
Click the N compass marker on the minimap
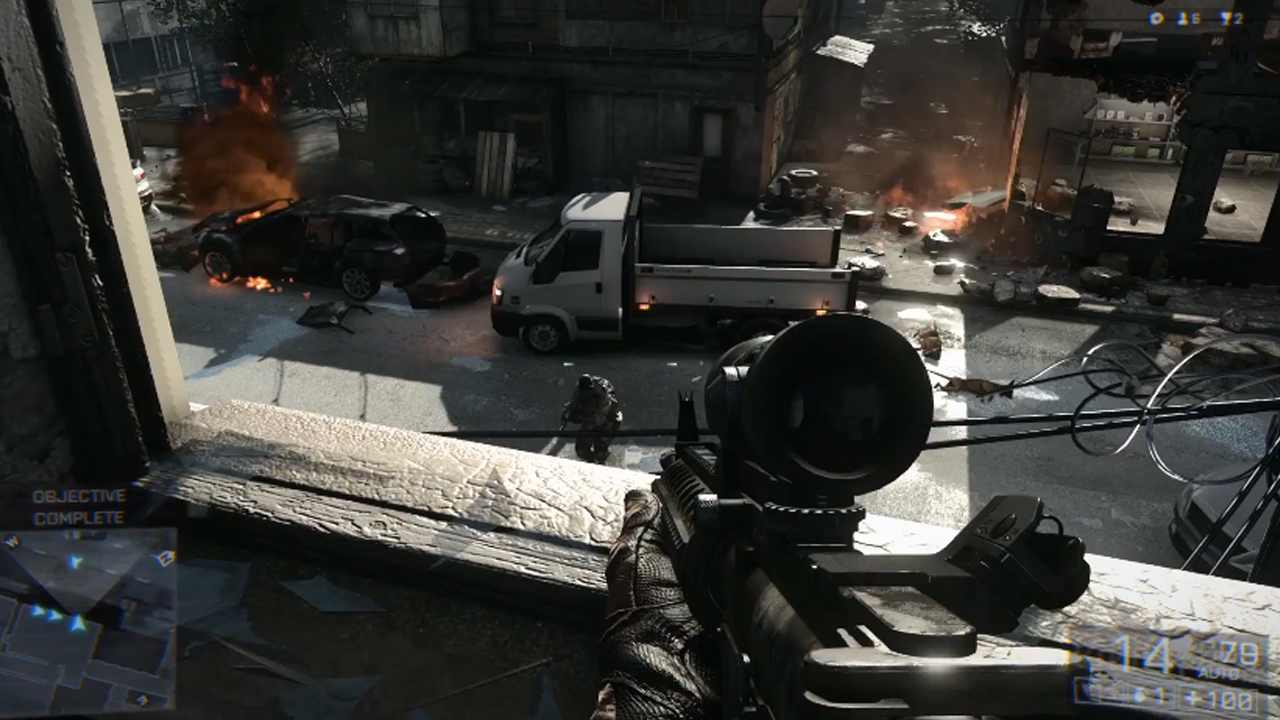click(x=166, y=557)
